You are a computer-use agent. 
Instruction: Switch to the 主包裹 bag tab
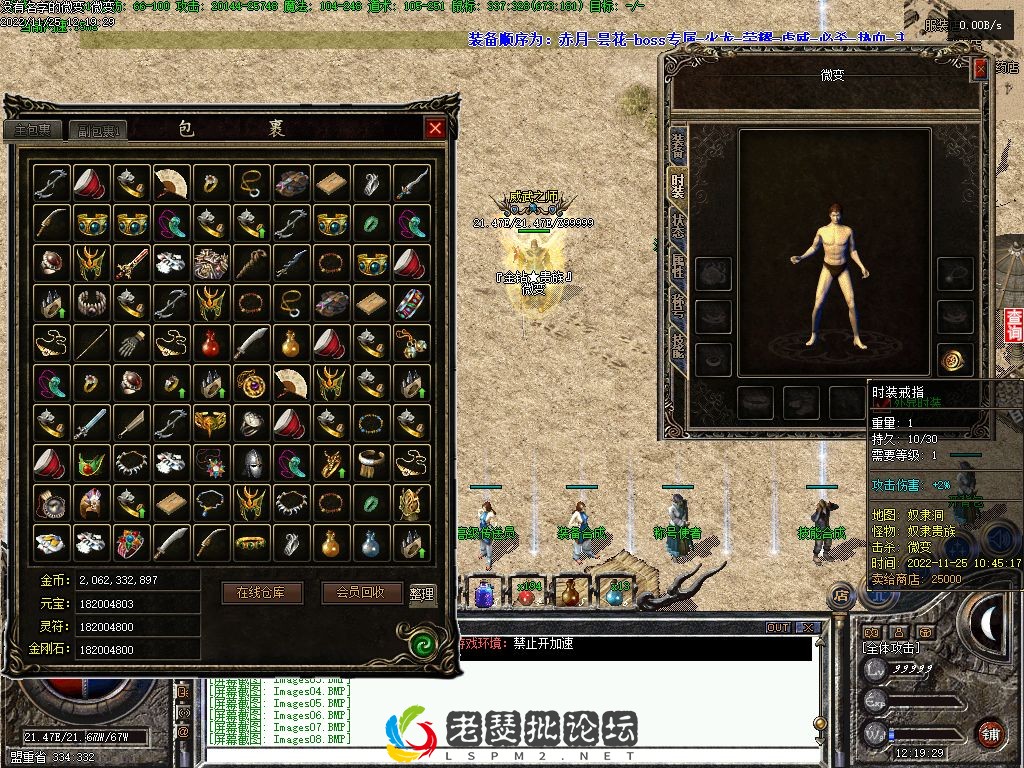coord(33,130)
